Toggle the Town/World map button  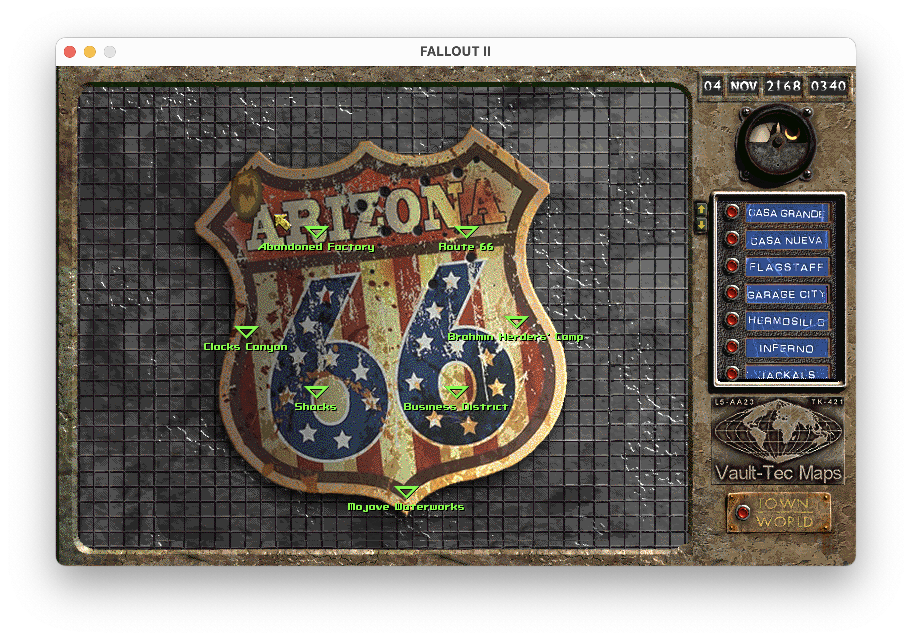tap(743, 512)
